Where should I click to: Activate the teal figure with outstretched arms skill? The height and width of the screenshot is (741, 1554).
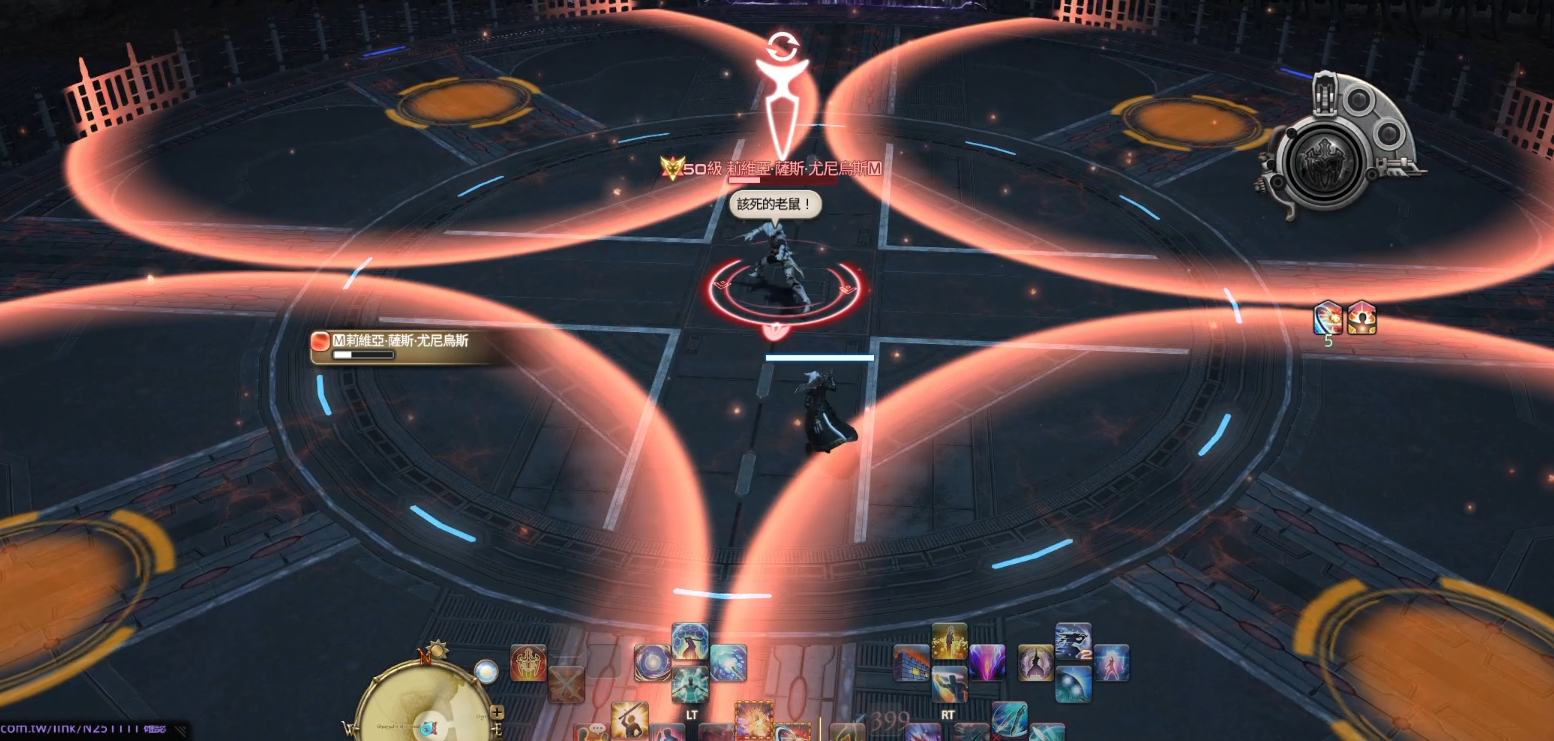pos(690,684)
